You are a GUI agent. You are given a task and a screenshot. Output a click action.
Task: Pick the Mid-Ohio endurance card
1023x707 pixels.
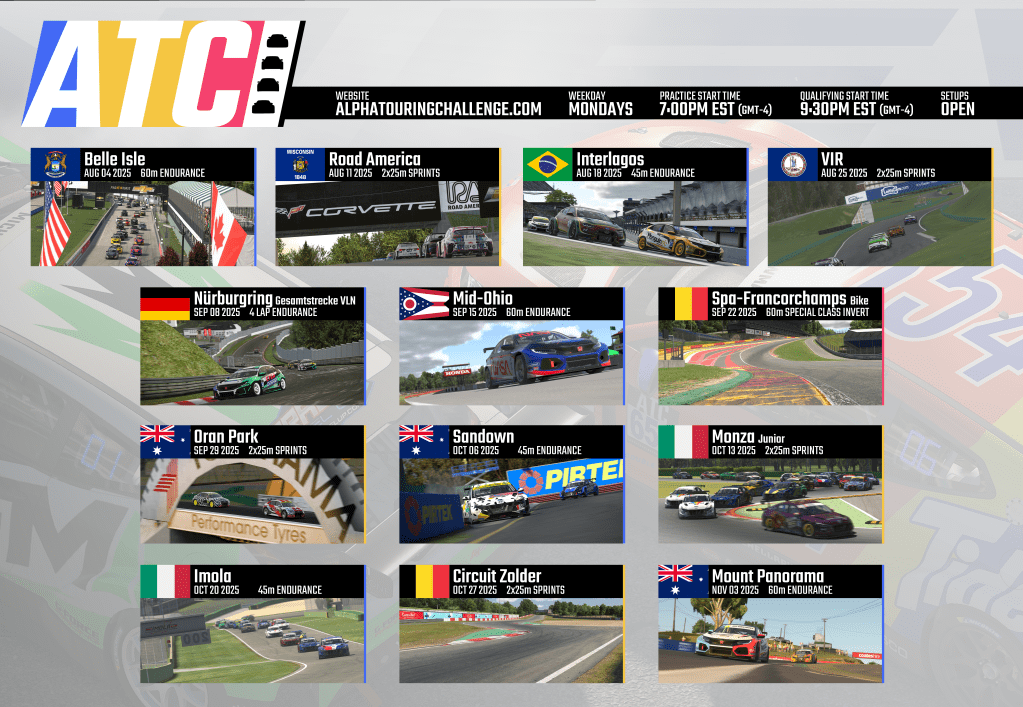pos(511,346)
